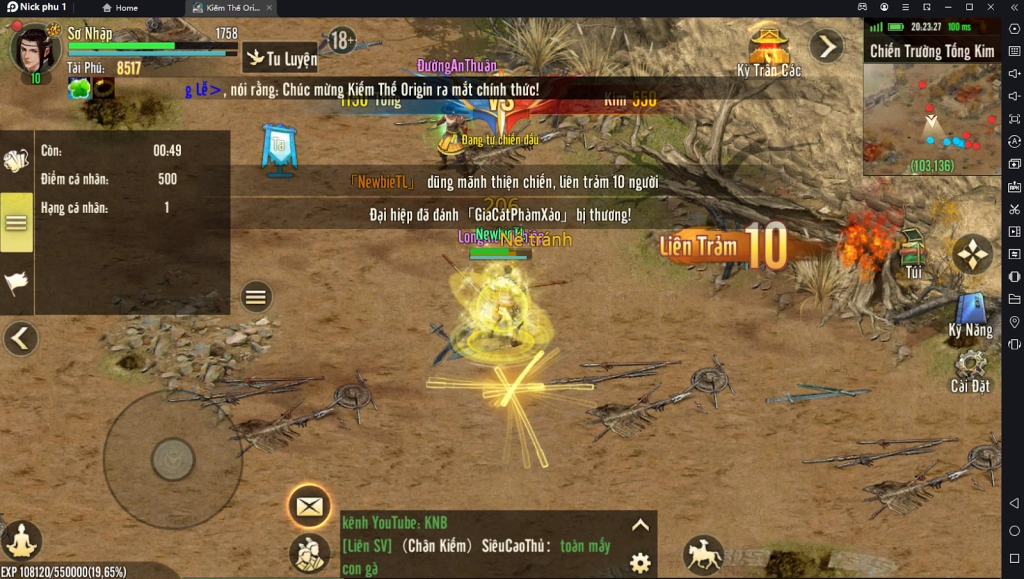Image resolution: width=1024 pixels, height=579 pixels.
Task: Open chat settings gear
Action: 640,562
